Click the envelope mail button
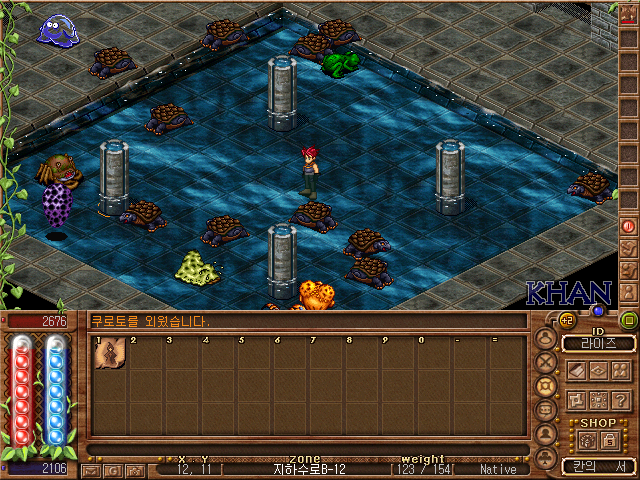 click(x=91, y=469)
